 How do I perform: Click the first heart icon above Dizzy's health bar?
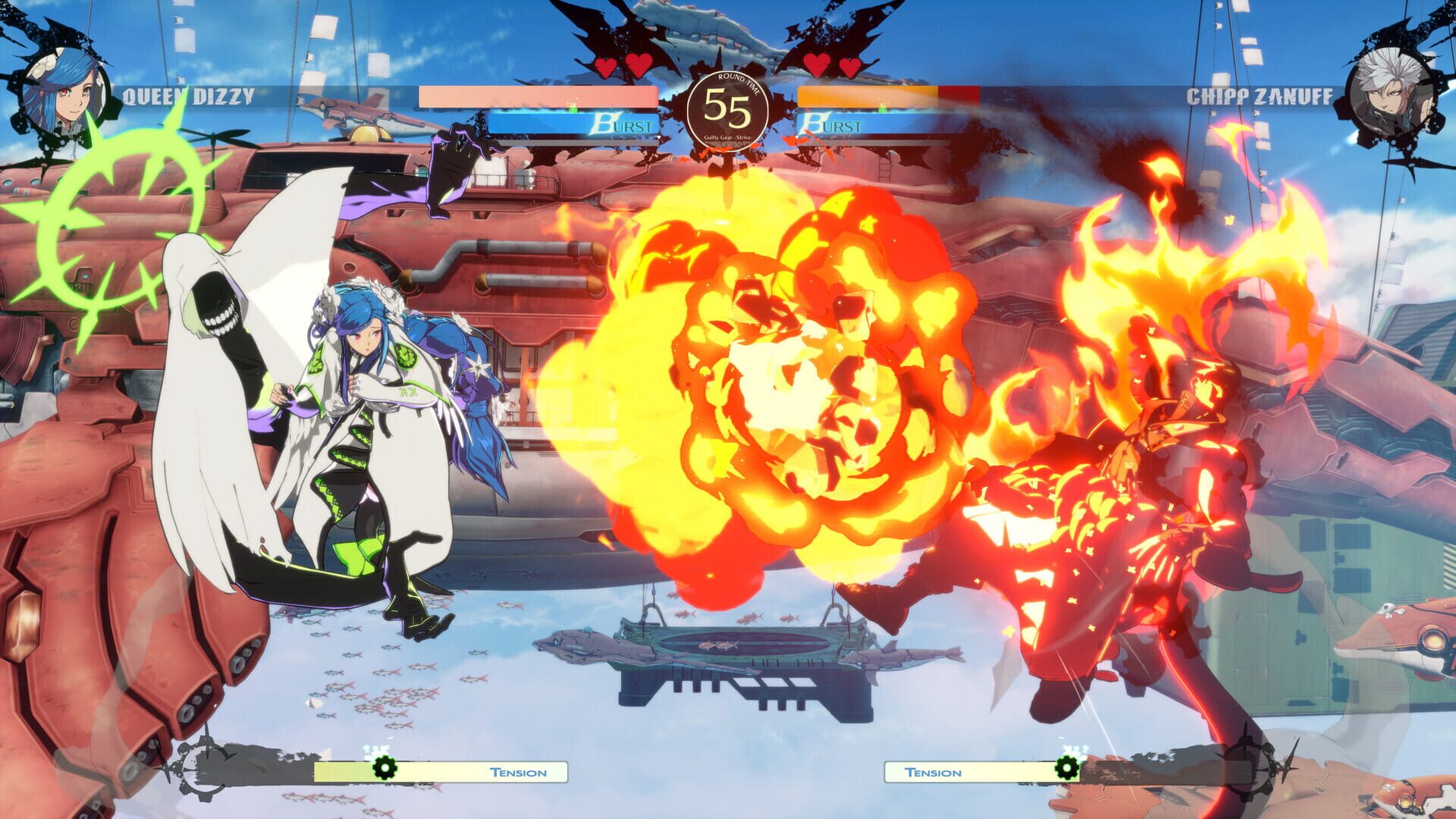[604, 67]
